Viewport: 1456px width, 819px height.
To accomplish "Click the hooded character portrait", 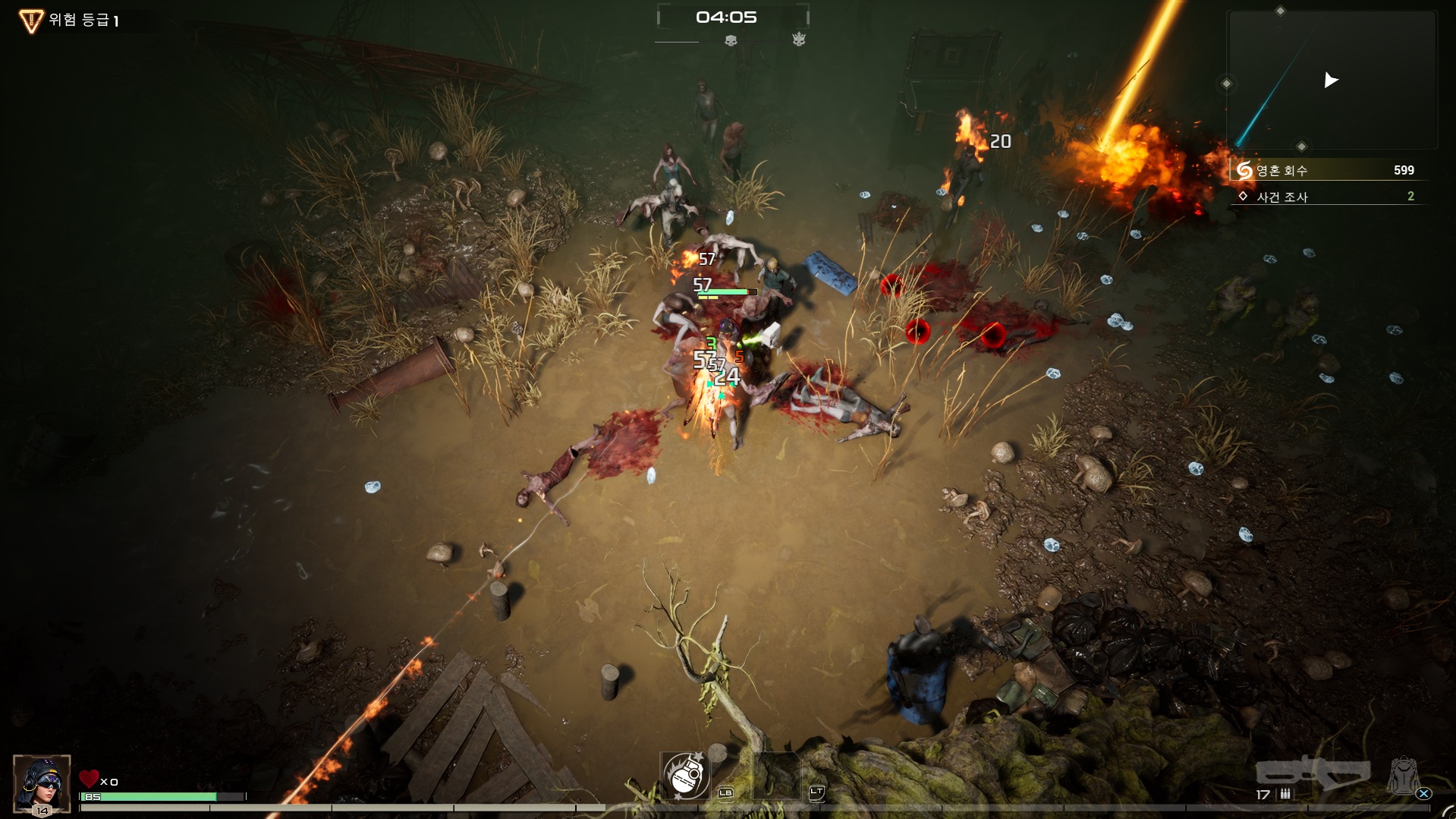I will (x=42, y=783).
